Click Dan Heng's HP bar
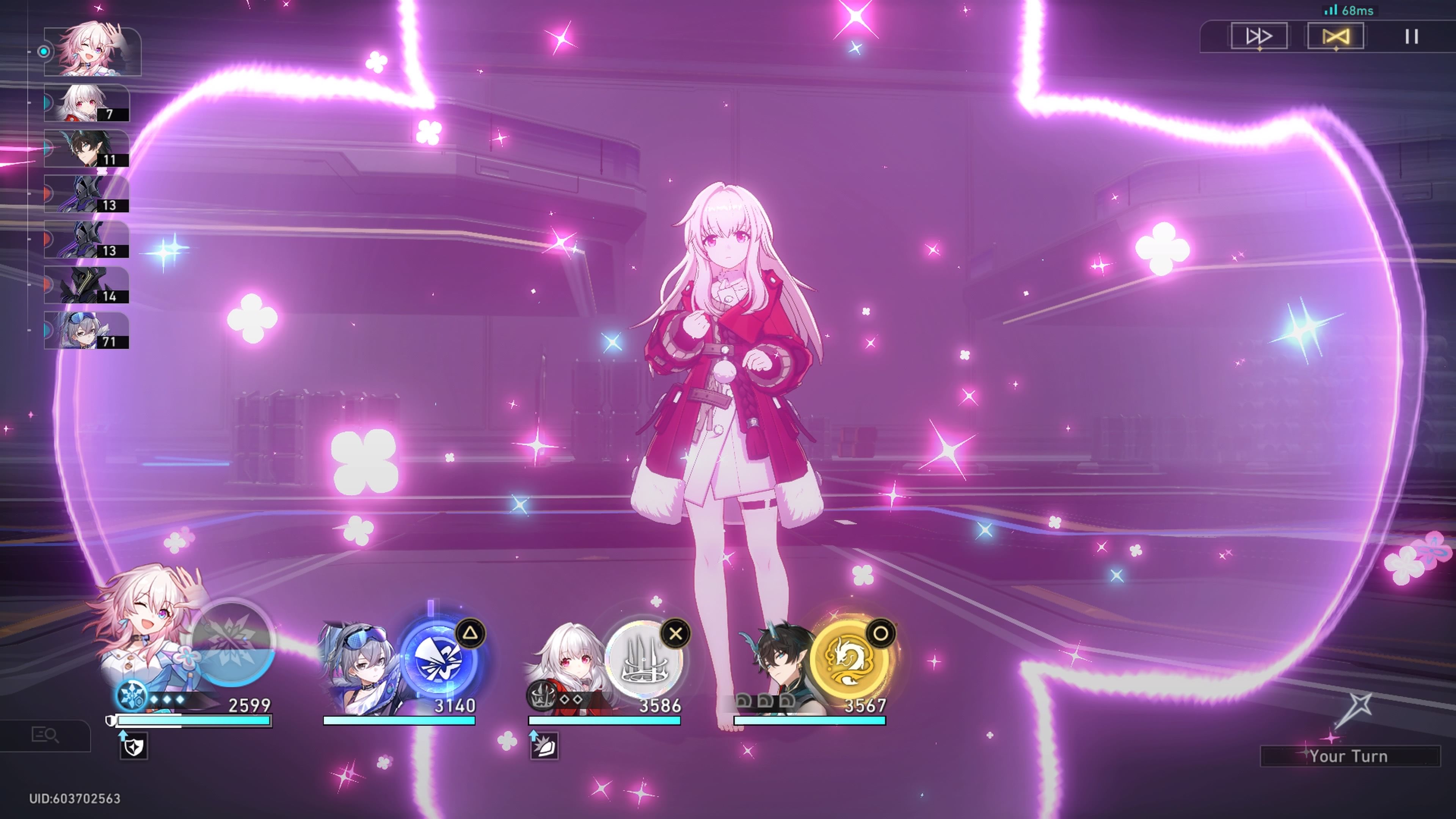This screenshot has width=1456, height=819. [x=808, y=721]
